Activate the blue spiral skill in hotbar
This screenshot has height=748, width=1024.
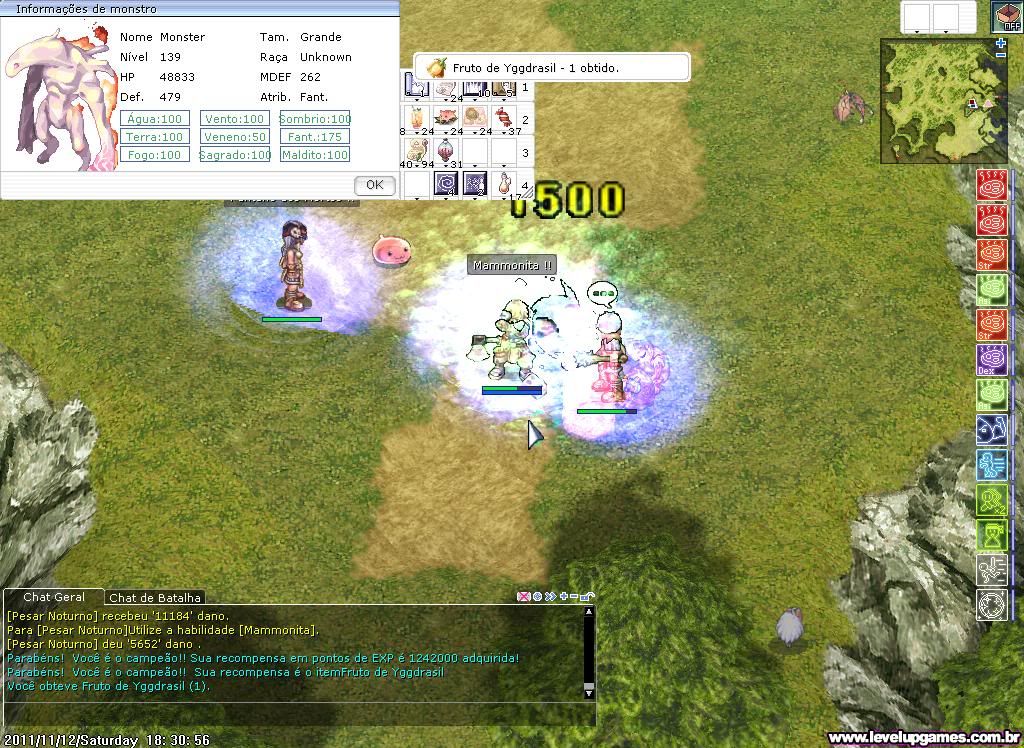click(446, 184)
